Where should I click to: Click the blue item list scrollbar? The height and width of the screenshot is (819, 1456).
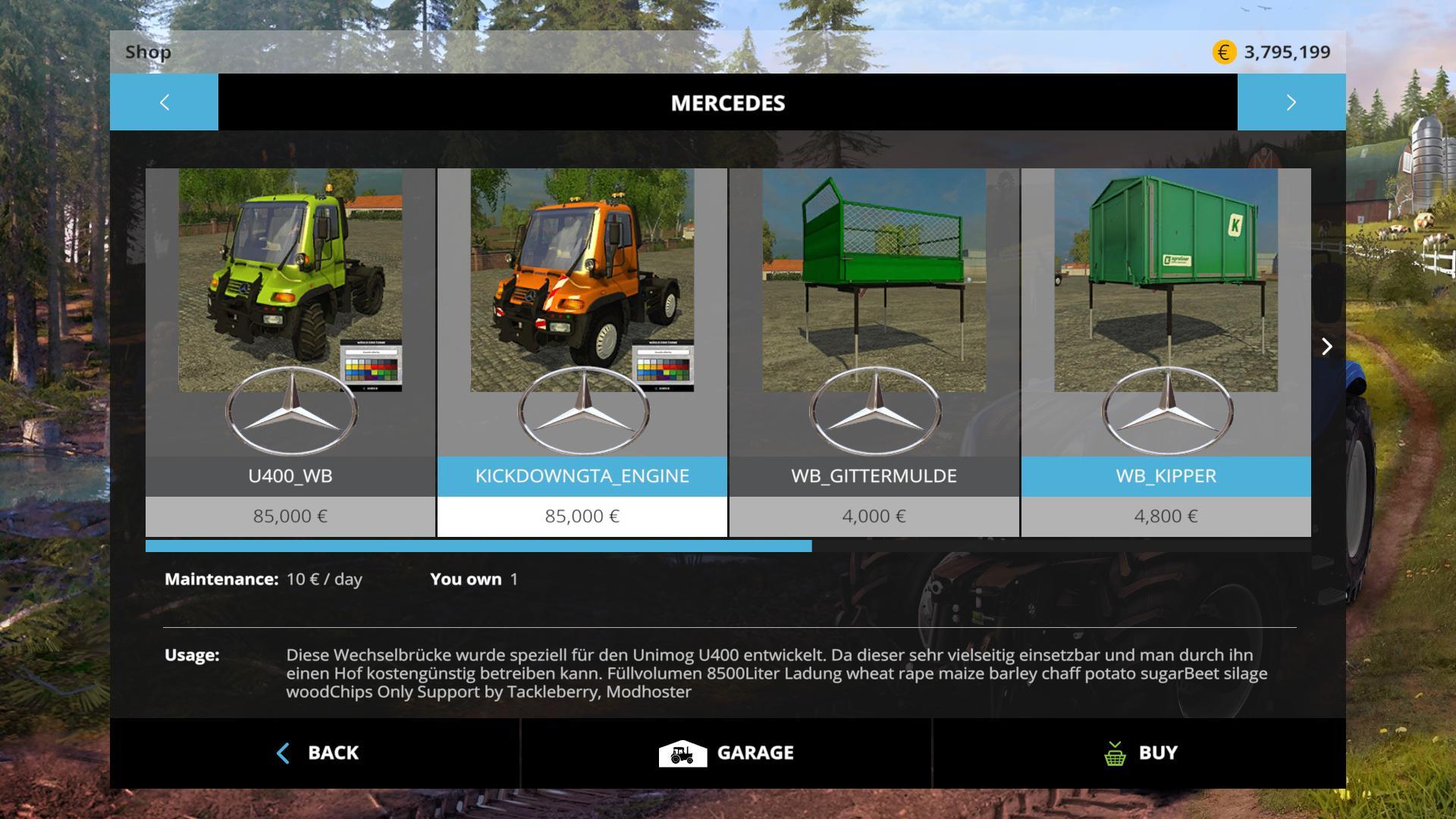coord(478,546)
